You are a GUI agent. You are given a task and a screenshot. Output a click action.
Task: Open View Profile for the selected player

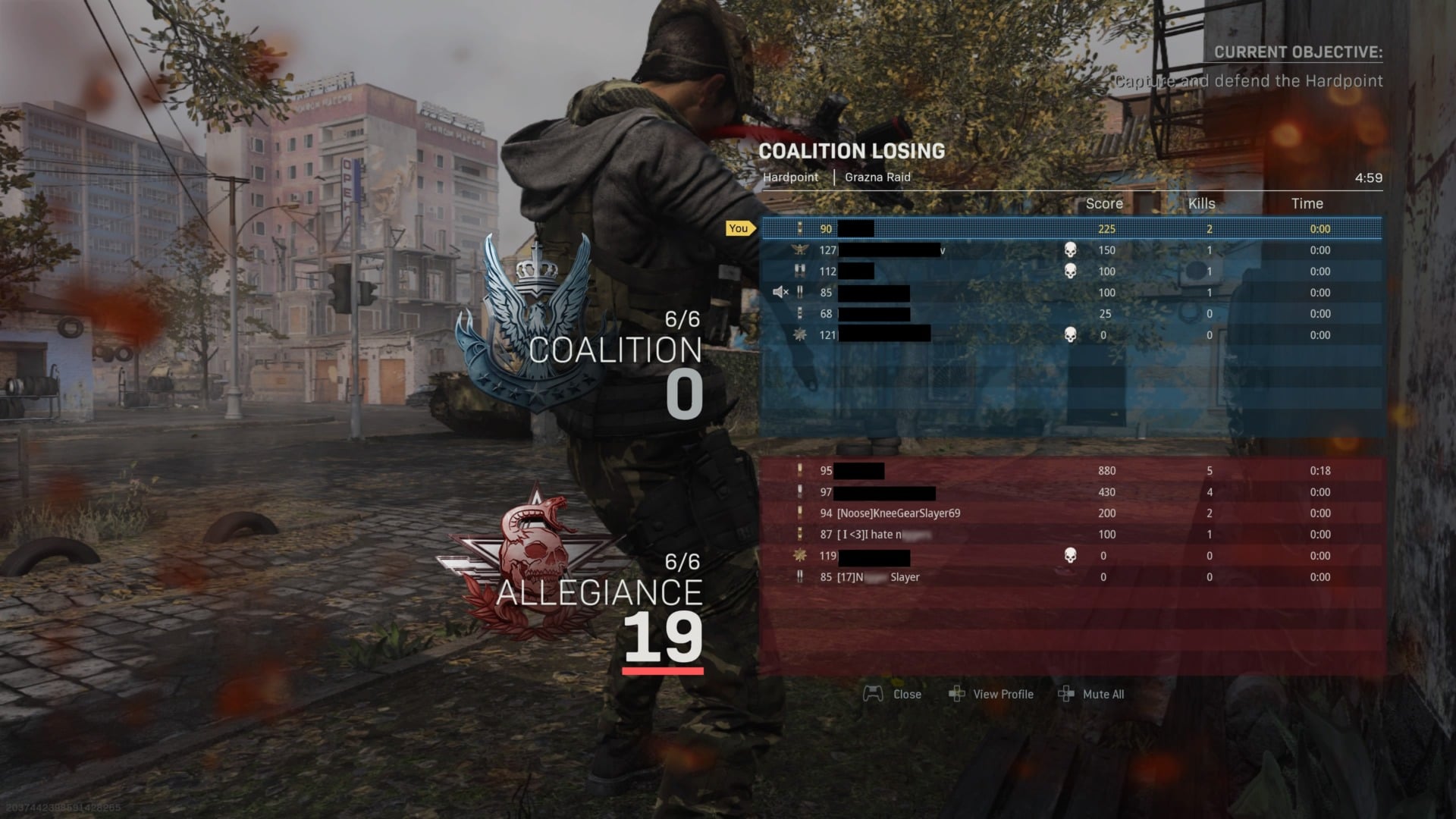[x=1003, y=694]
